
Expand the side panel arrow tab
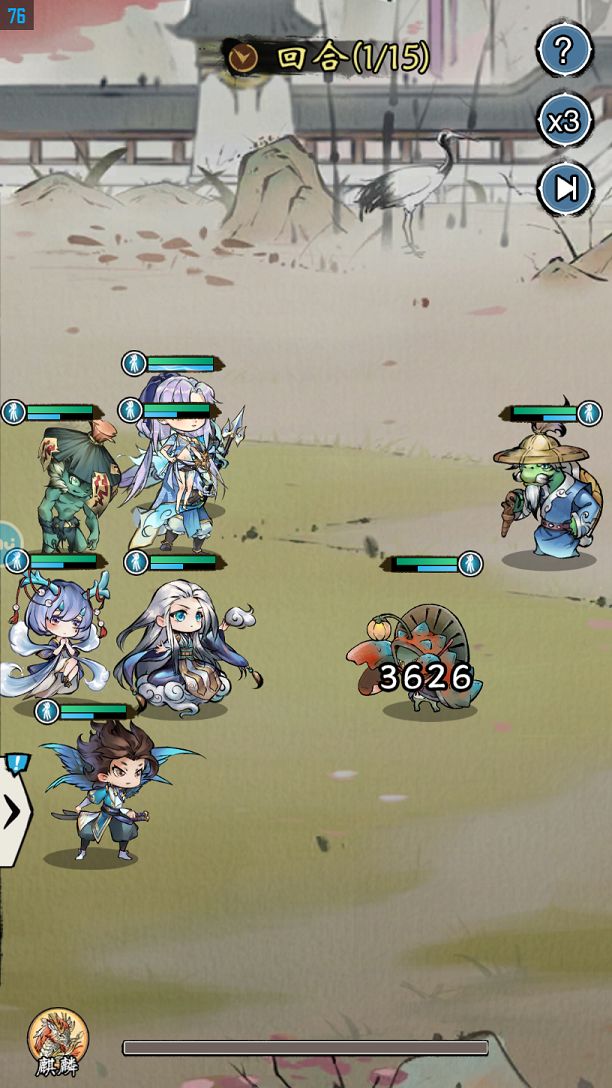13,812
